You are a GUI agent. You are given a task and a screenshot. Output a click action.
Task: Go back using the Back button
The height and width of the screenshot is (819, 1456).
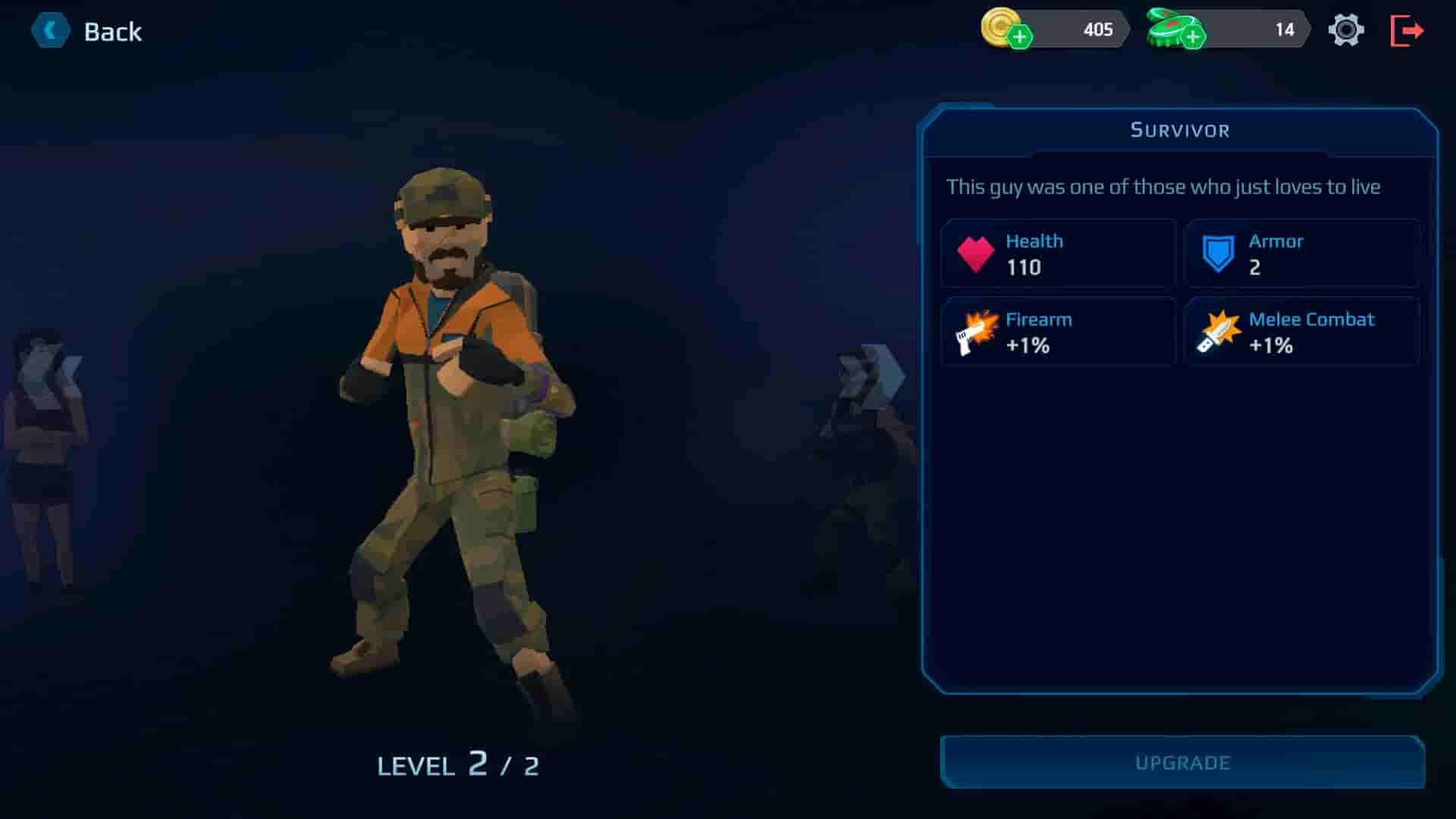(87, 31)
